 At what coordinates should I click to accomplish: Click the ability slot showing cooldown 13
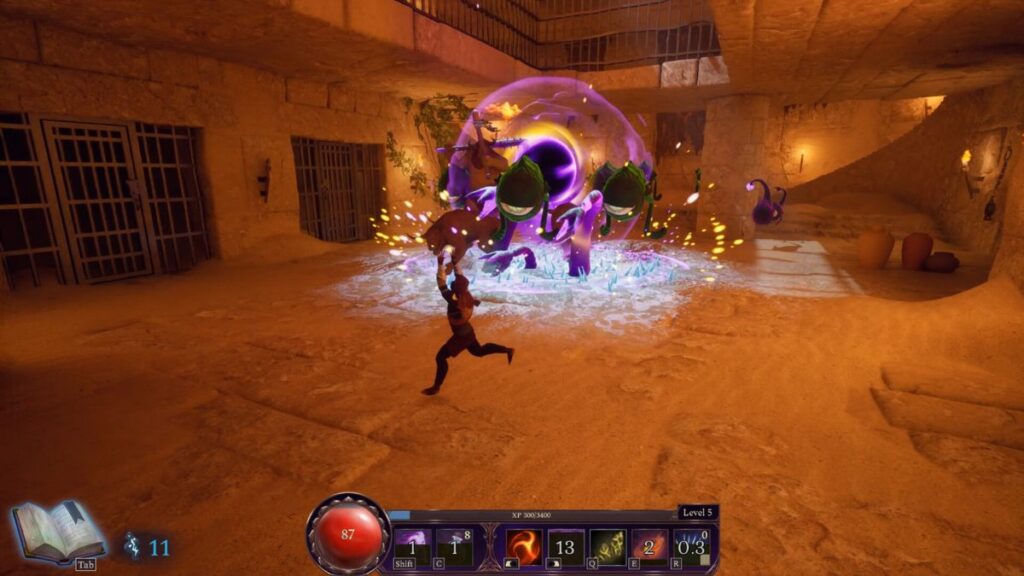(x=566, y=547)
